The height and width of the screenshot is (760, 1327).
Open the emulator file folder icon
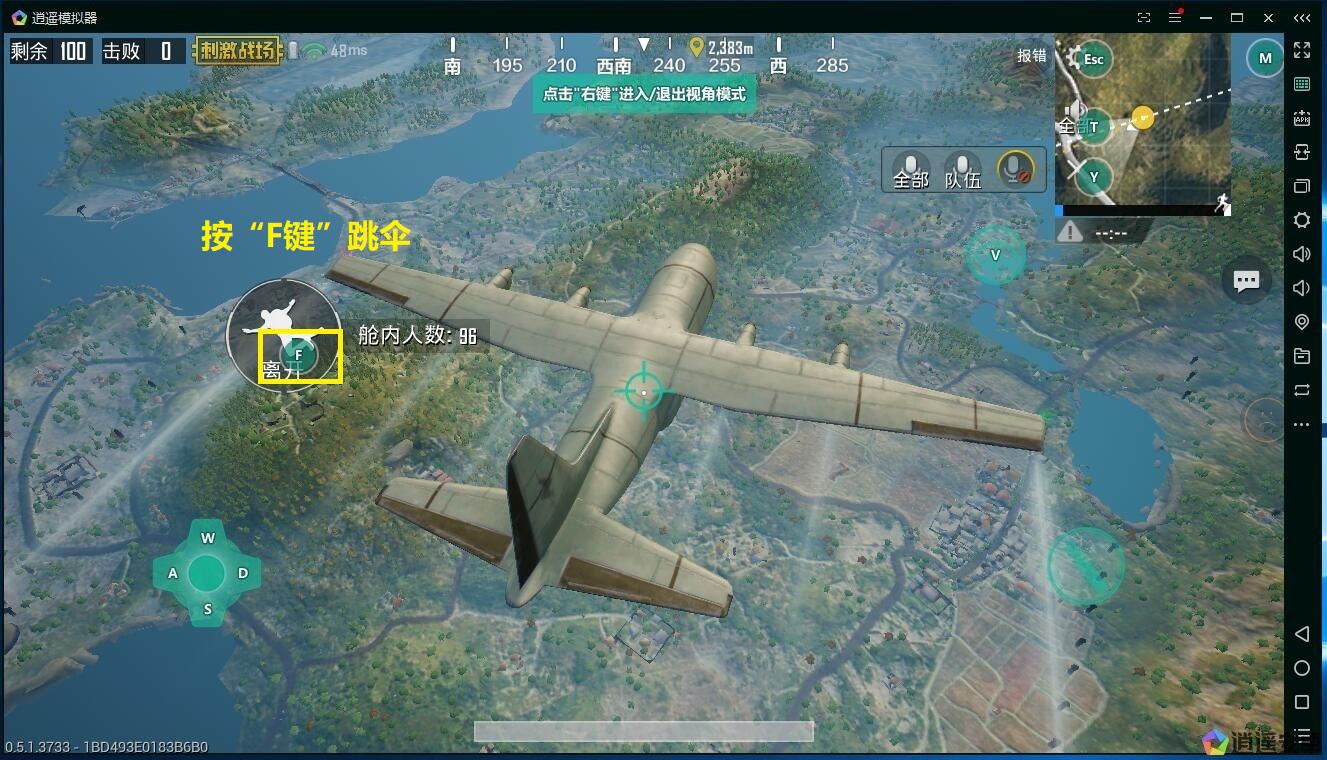point(1301,356)
